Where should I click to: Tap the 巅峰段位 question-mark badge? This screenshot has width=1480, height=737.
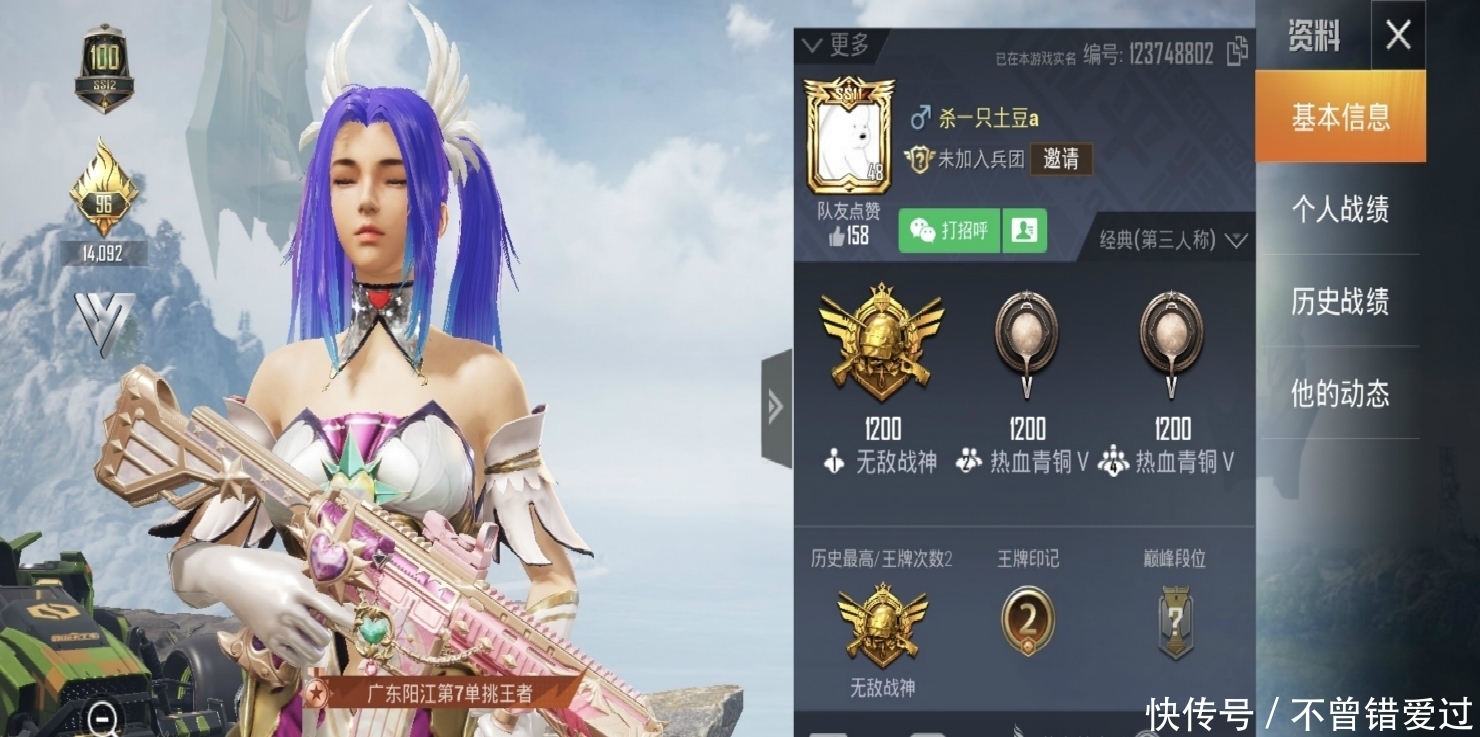coord(1175,622)
